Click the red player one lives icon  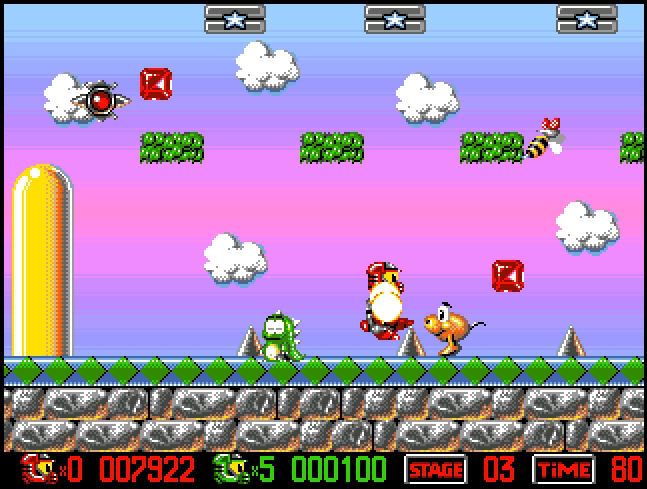[36, 469]
